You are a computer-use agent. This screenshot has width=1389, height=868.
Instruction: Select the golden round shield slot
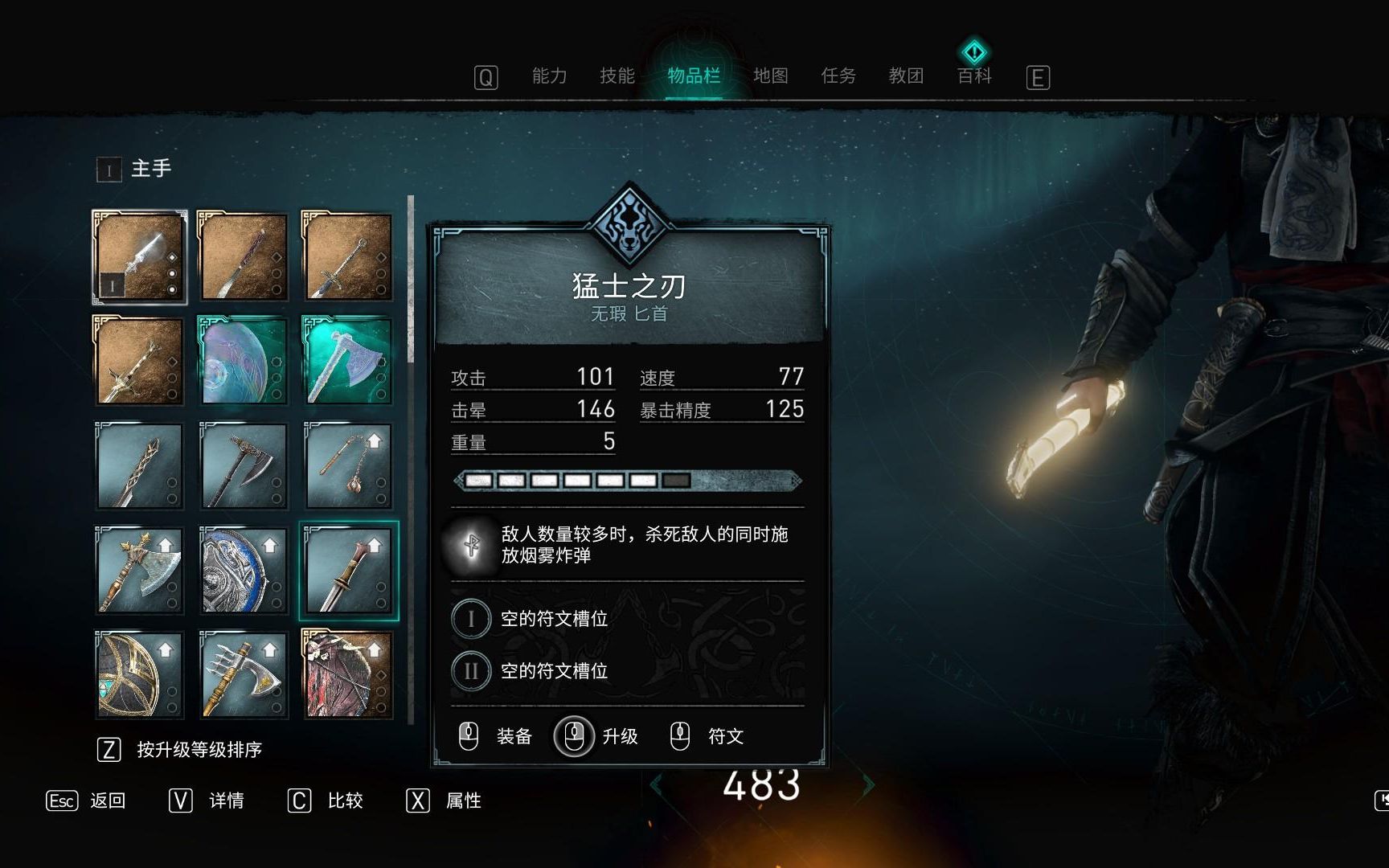click(140, 674)
